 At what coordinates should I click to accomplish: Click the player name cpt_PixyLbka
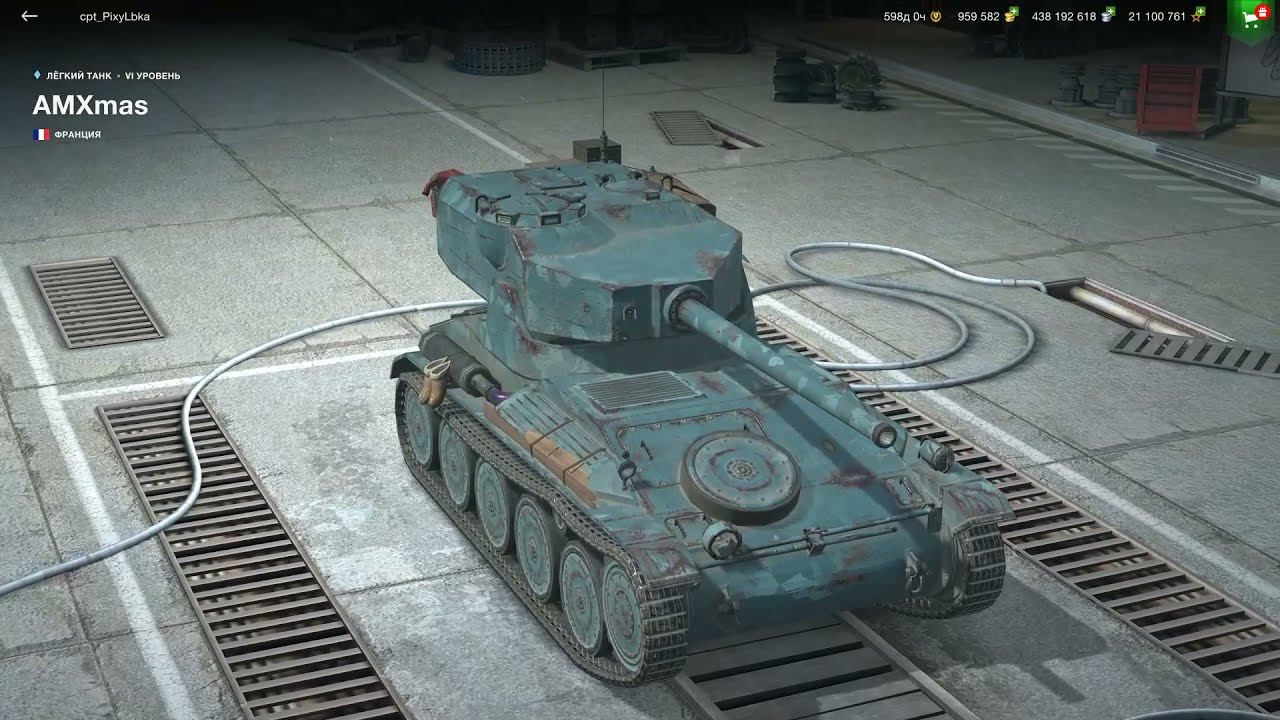coord(113,16)
